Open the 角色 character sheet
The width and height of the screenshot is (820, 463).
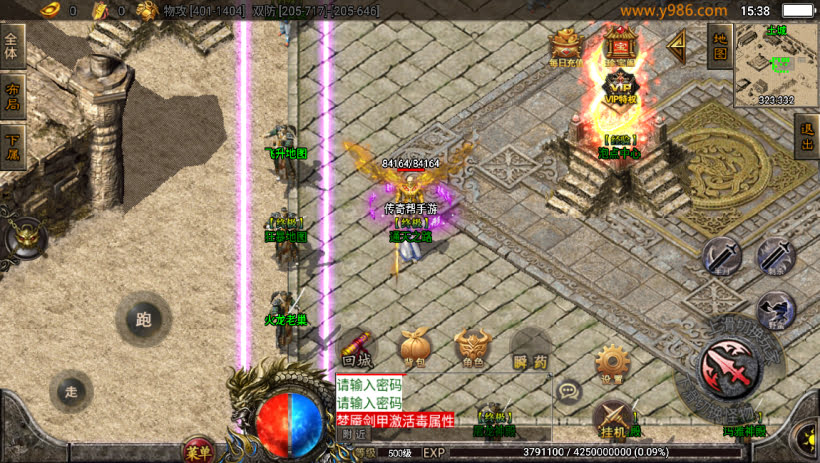point(472,346)
